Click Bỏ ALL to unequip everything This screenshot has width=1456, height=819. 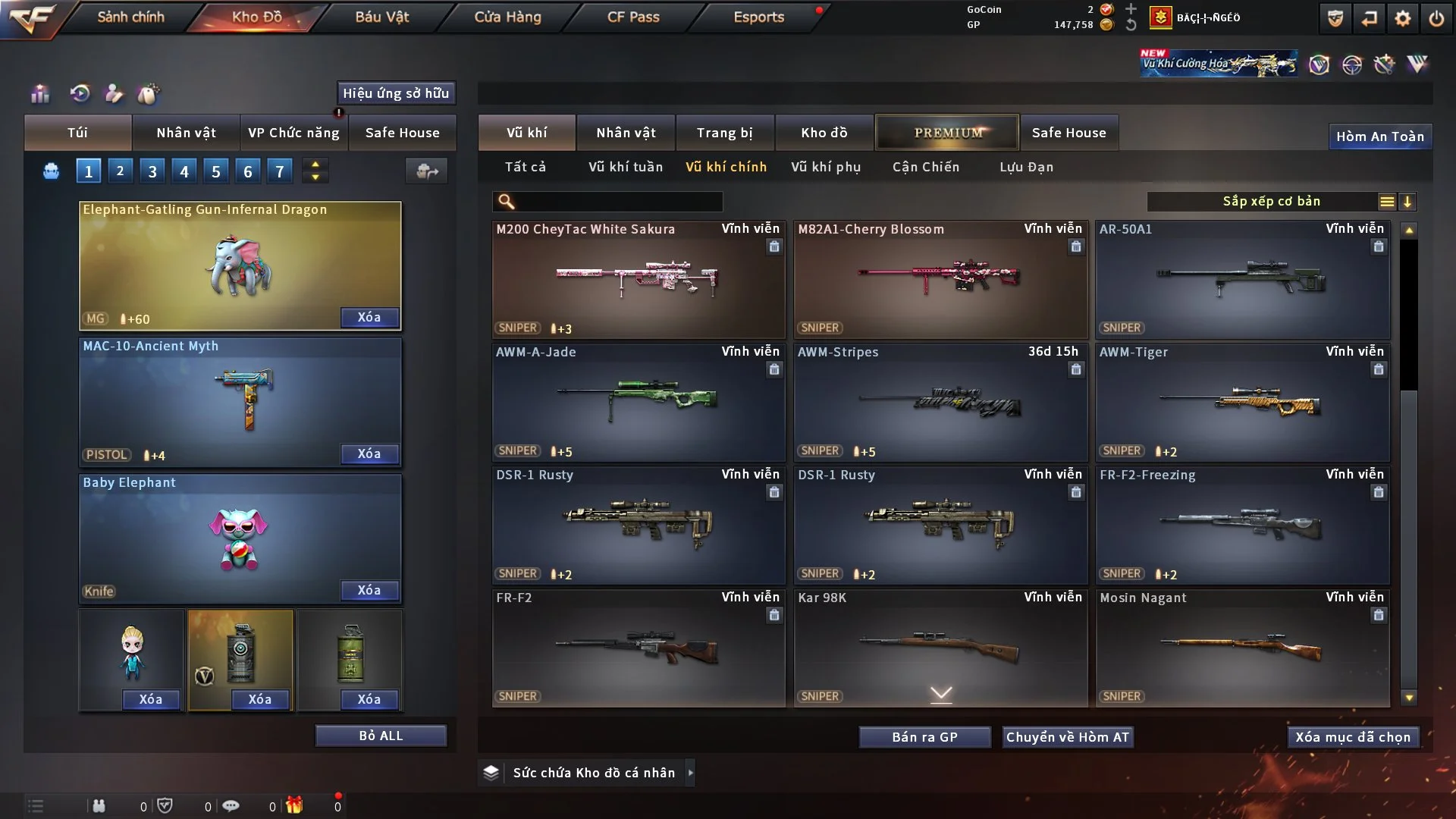(381, 736)
